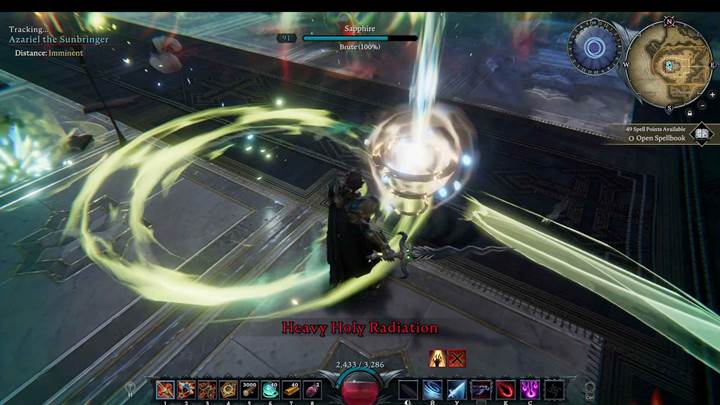The width and height of the screenshot is (720, 405).
Task: Click the day-night cycle clock dial
Action: (594, 46)
